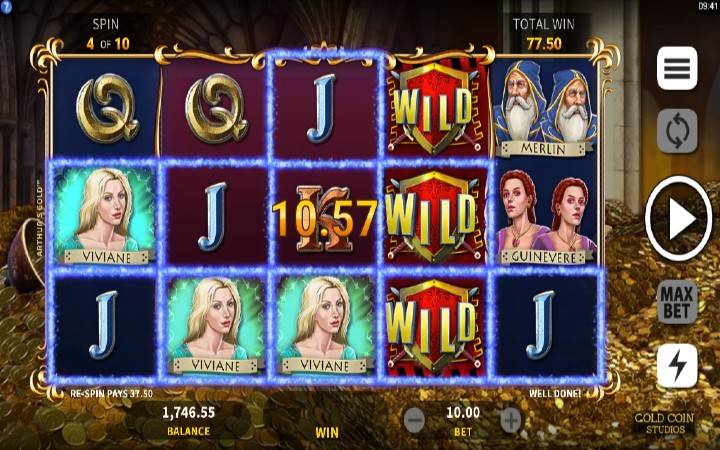The height and width of the screenshot is (450, 720).
Task: Set the wager with Max Bet
Action: pyautogui.click(x=677, y=302)
